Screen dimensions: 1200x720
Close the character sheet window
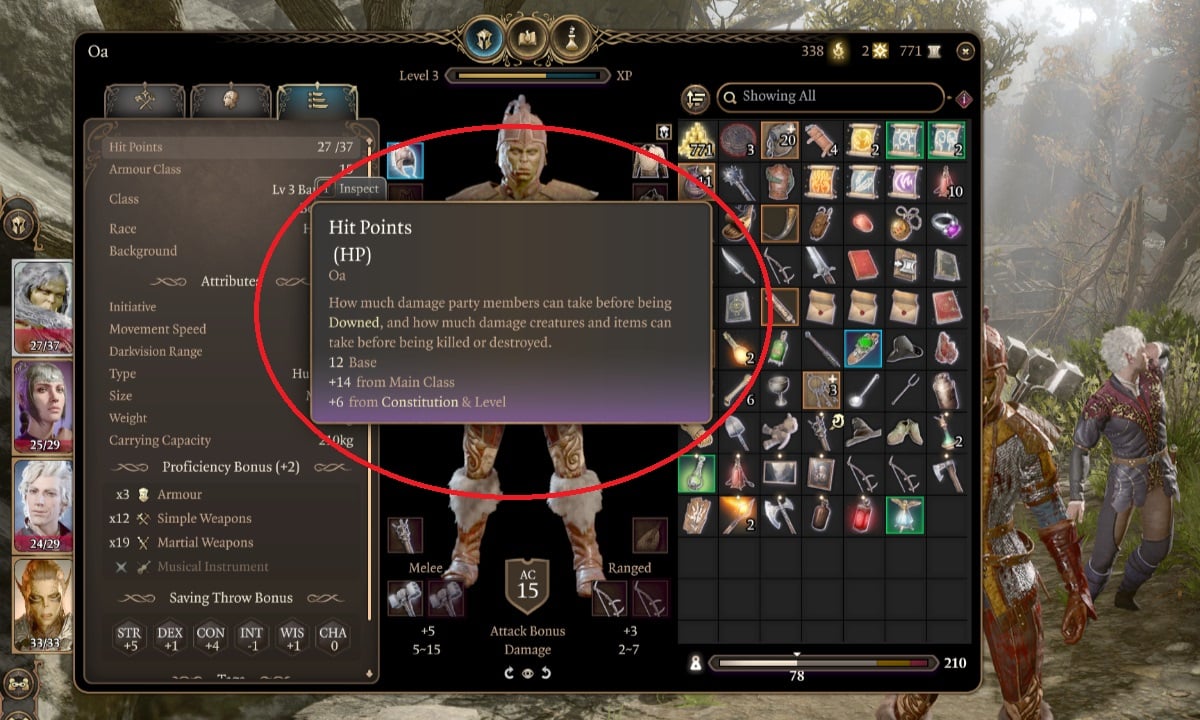point(965,51)
